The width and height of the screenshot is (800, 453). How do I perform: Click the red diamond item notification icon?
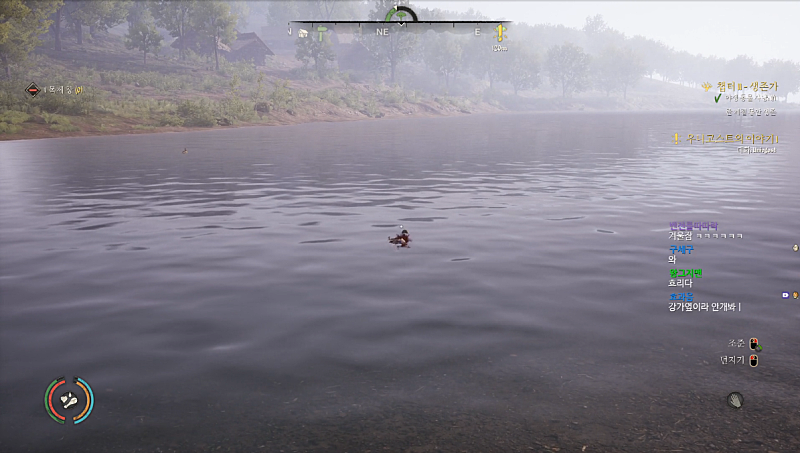33,90
